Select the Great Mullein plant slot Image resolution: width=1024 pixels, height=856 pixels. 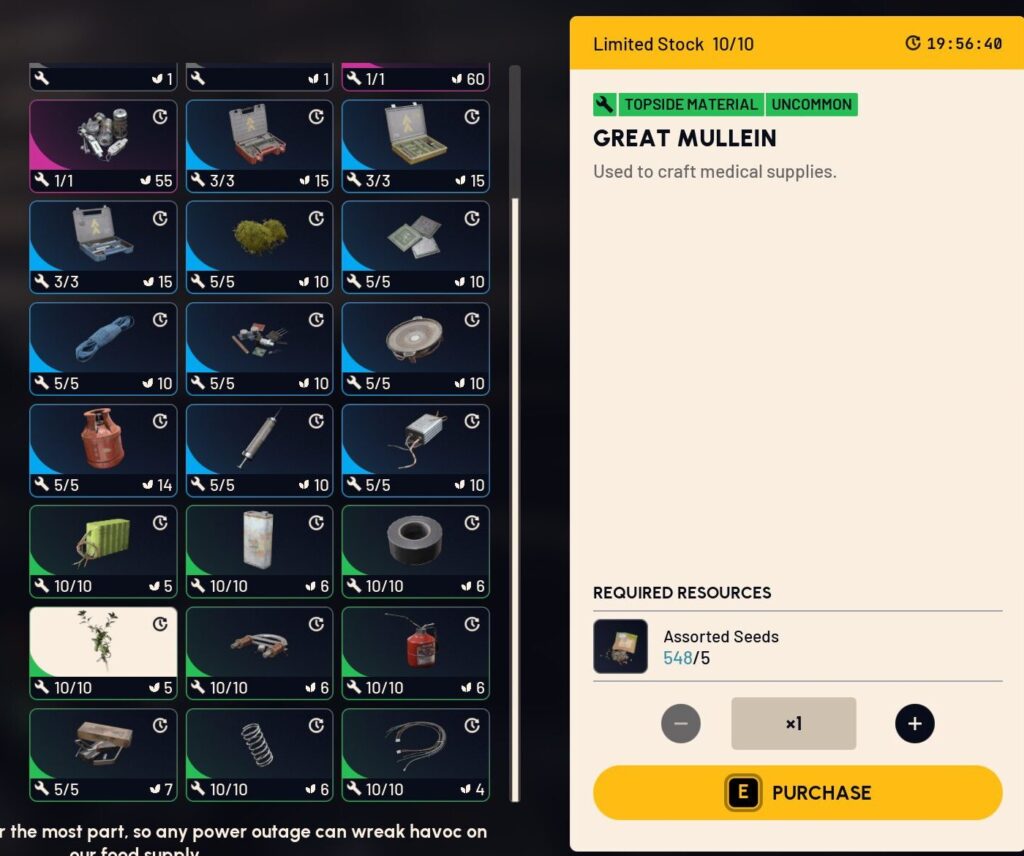click(103, 652)
